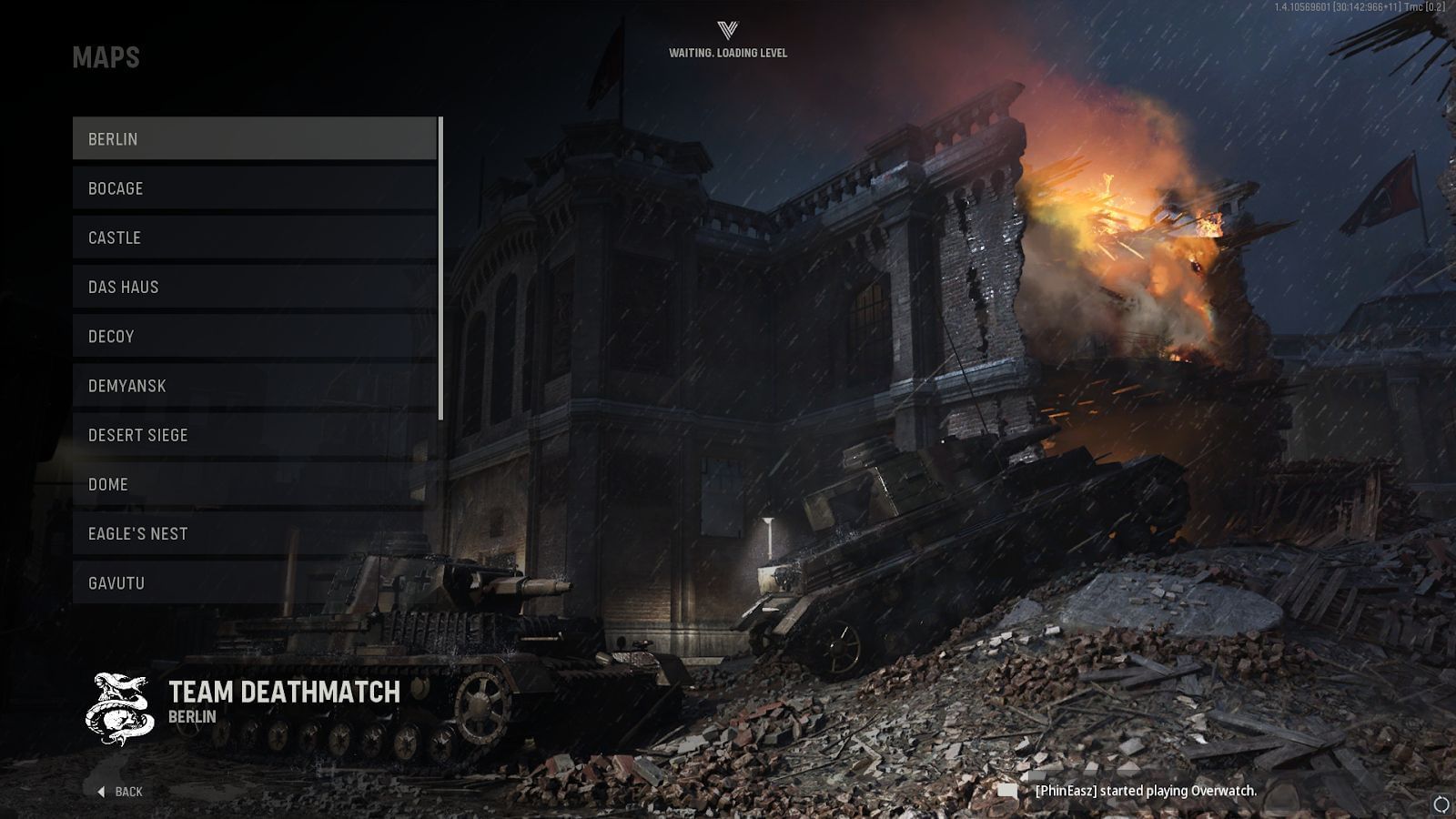The height and width of the screenshot is (819, 1456).
Task: Click the loading spinner in bottom right corner
Action: pyautogui.click(x=1441, y=801)
